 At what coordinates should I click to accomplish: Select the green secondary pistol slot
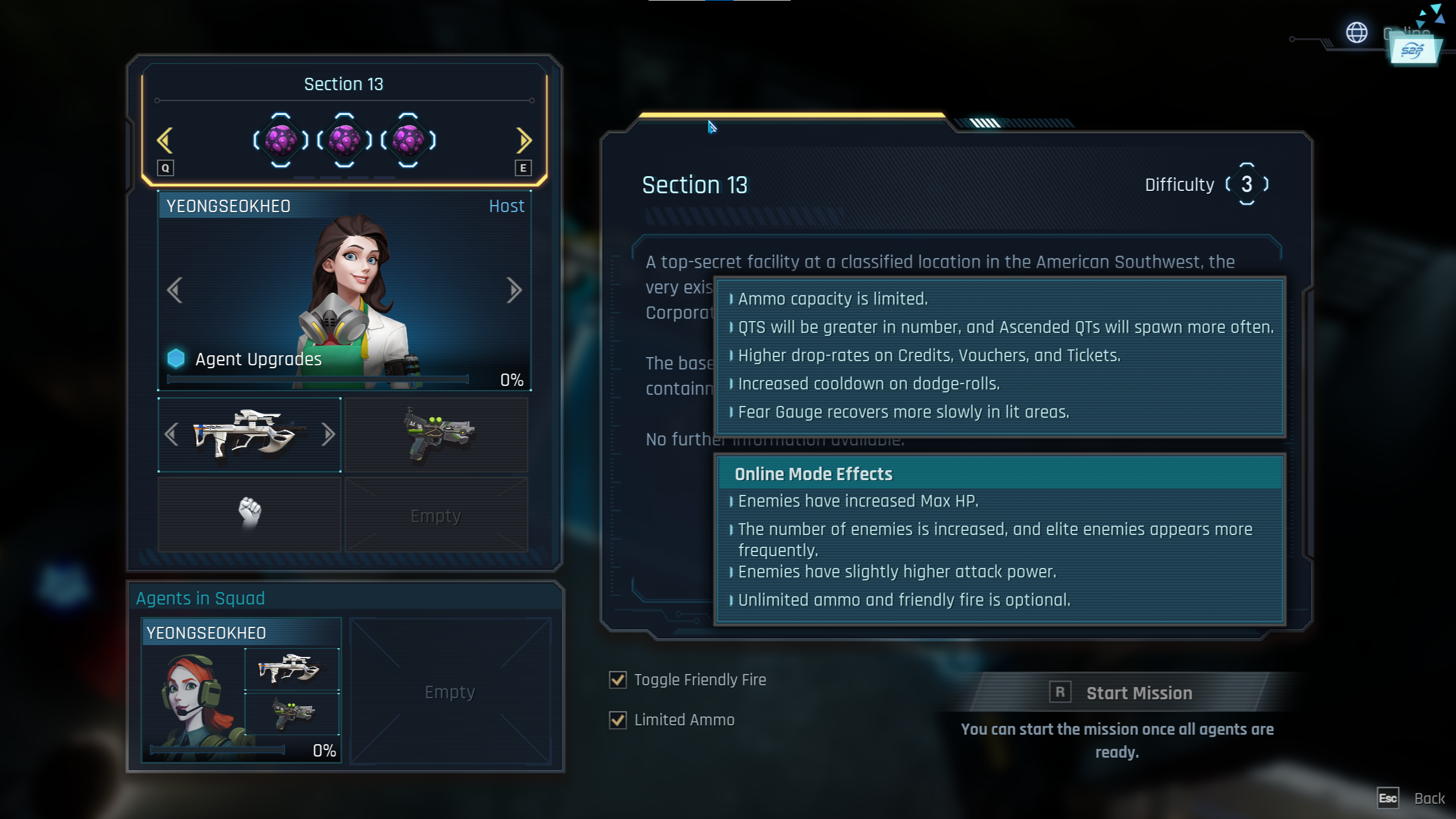436,435
